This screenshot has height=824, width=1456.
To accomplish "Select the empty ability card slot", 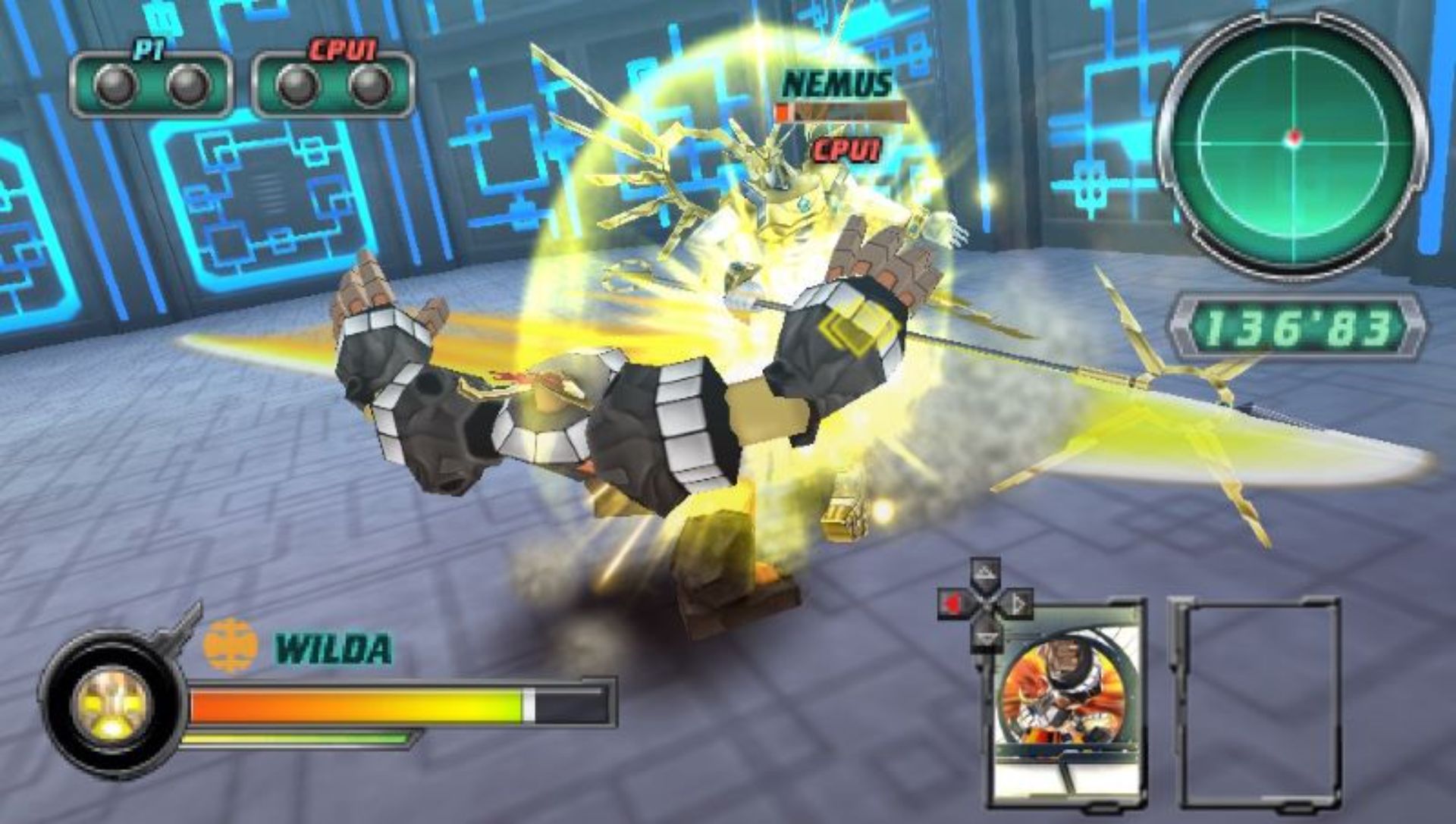I will click(1257, 703).
